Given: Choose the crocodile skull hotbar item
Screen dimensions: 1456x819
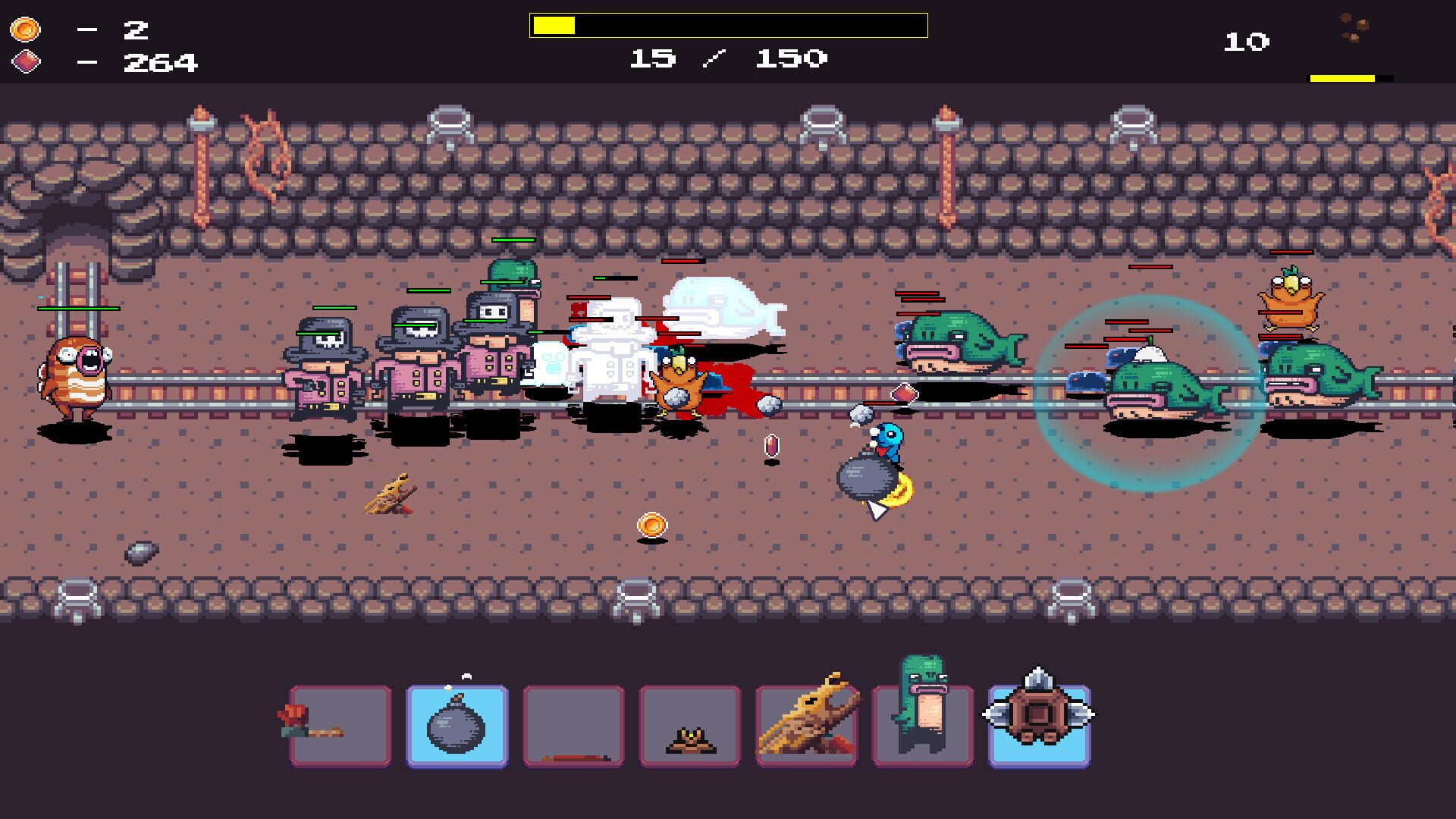Looking at the screenshot, I should click(x=806, y=724).
